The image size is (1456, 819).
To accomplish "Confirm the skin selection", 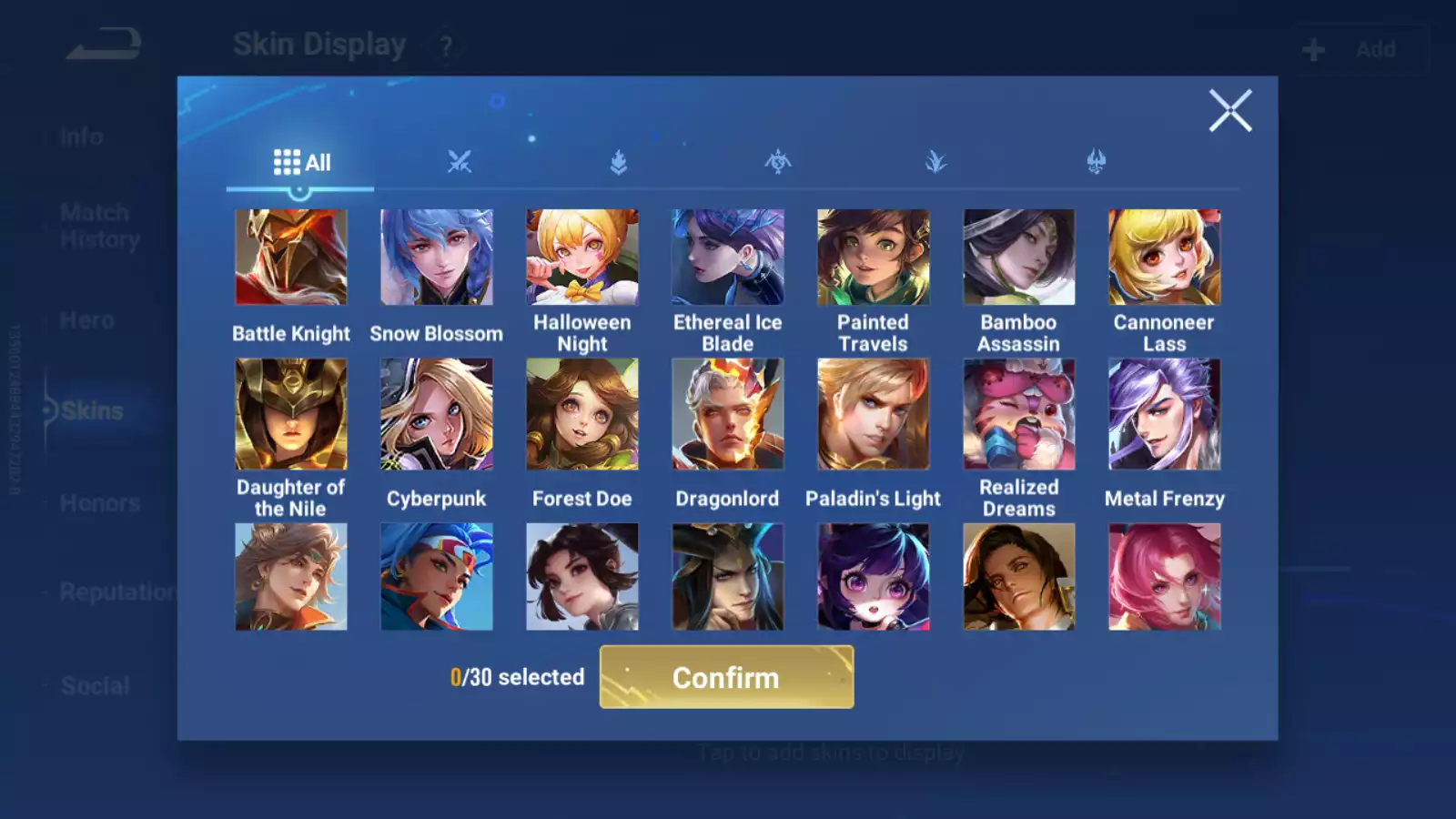I will [x=726, y=677].
